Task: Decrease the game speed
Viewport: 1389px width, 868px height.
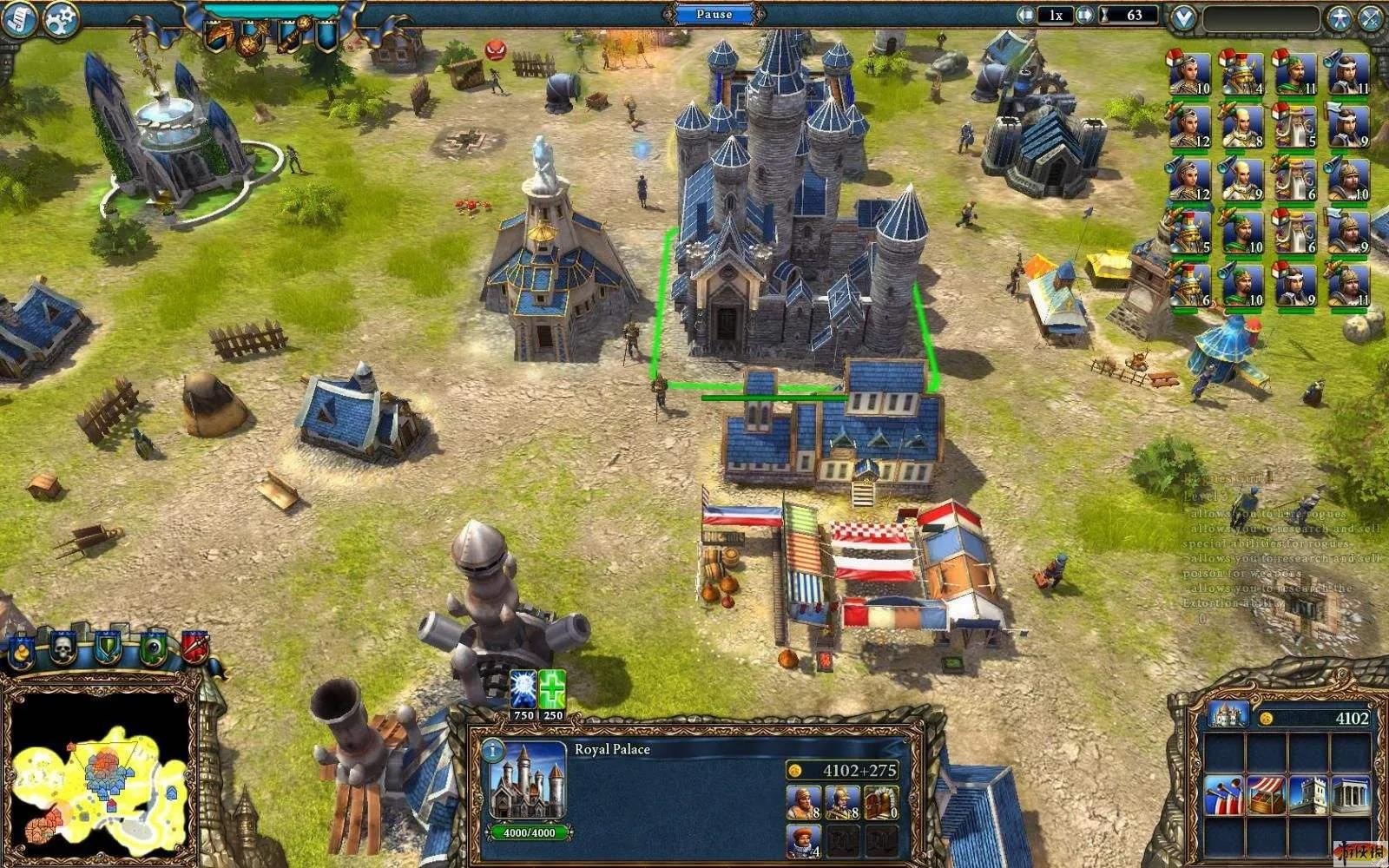Action: [x=1025, y=15]
